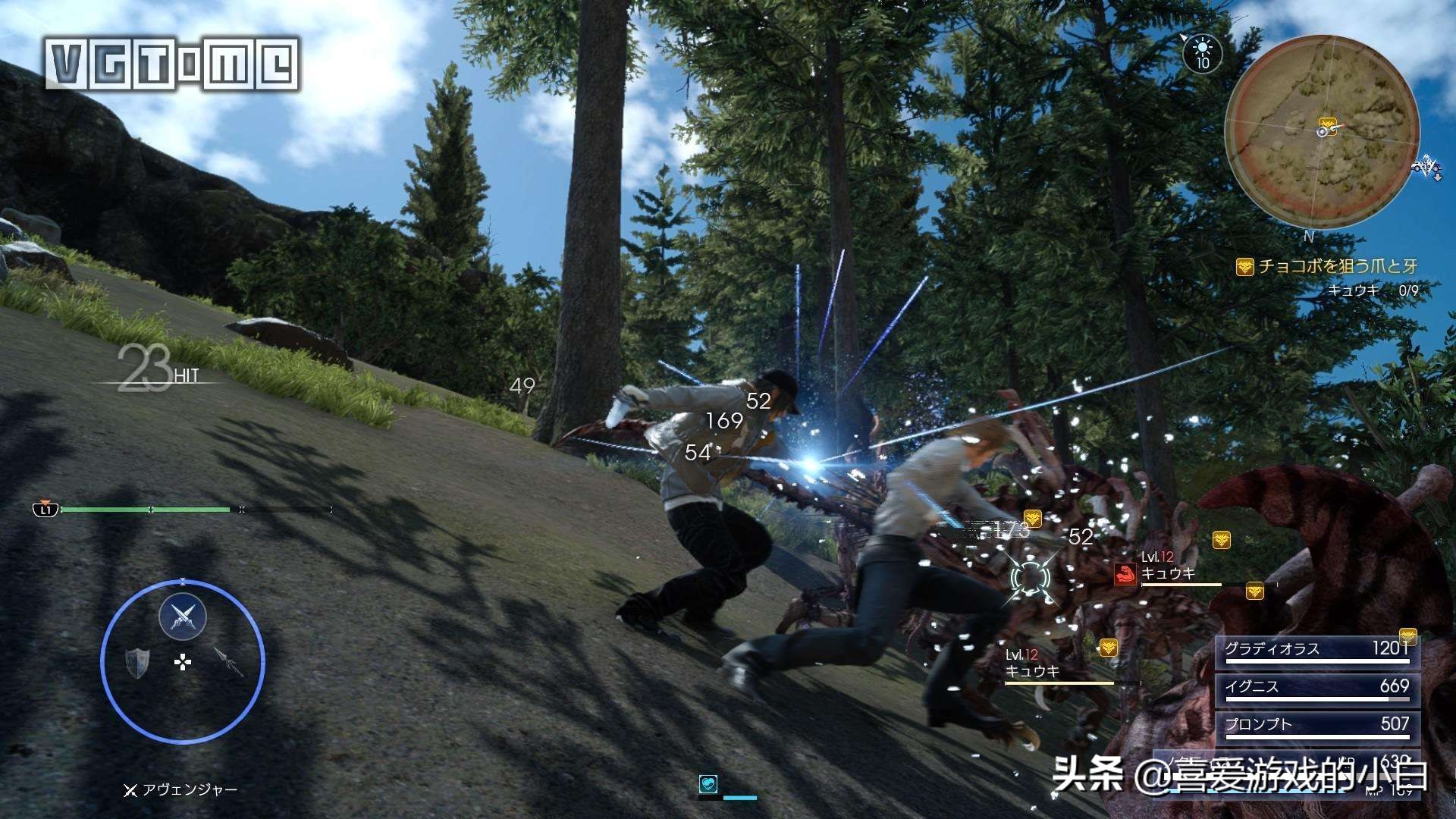
Task: Select party member イグニス
Action: click(x=1316, y=687)
